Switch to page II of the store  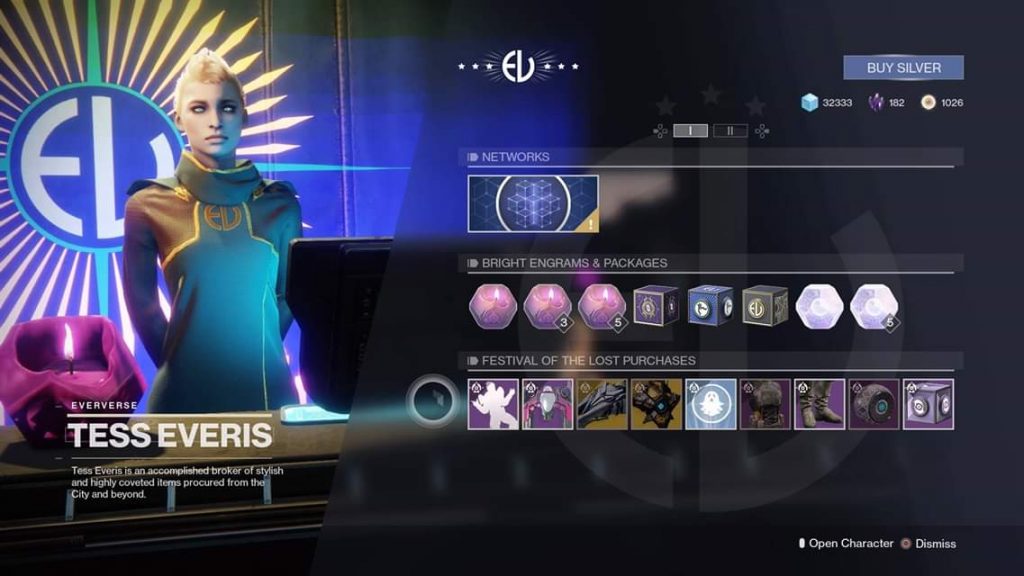[x=730, y=130]
